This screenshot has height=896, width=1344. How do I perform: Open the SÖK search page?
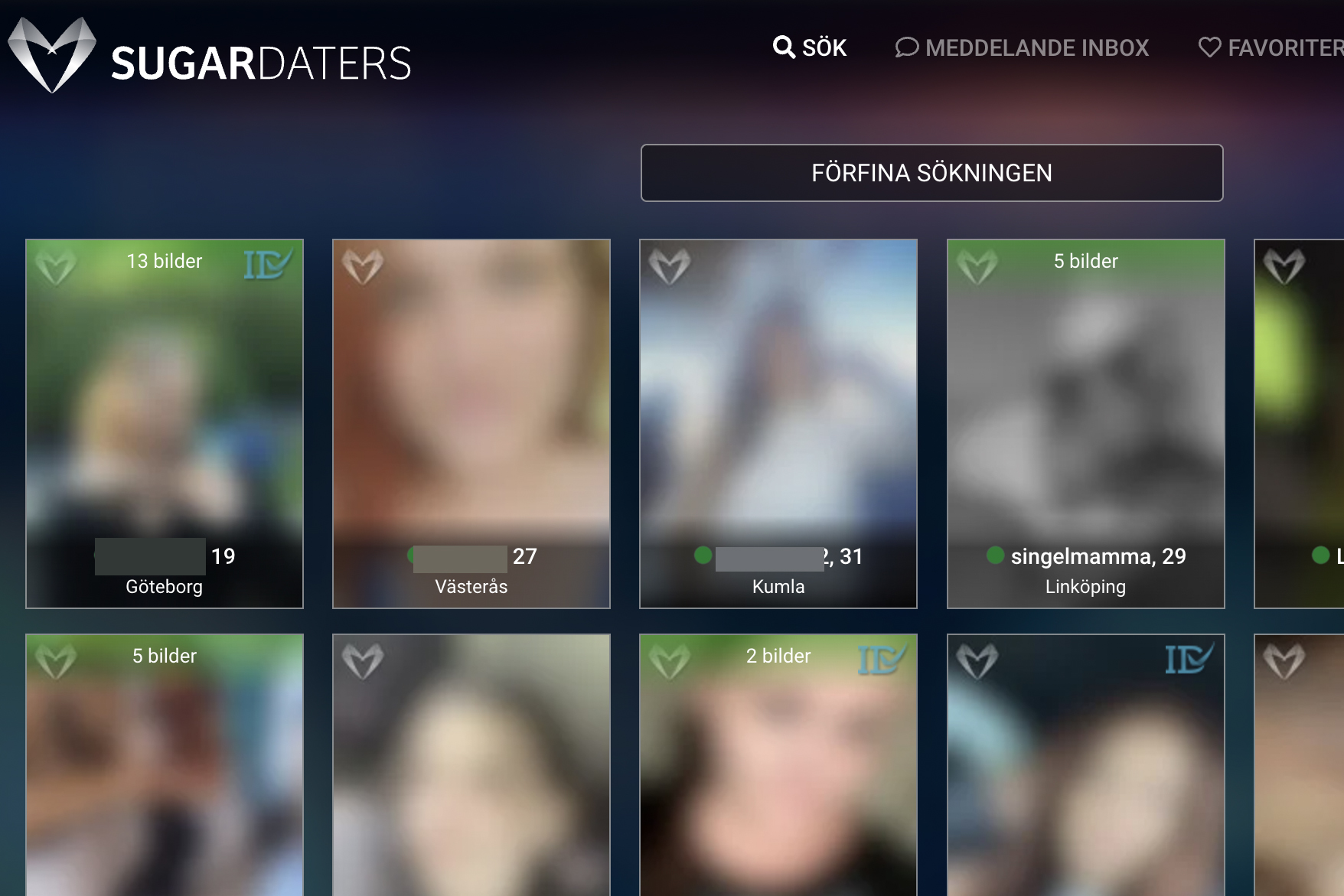(x=810, y=47)
